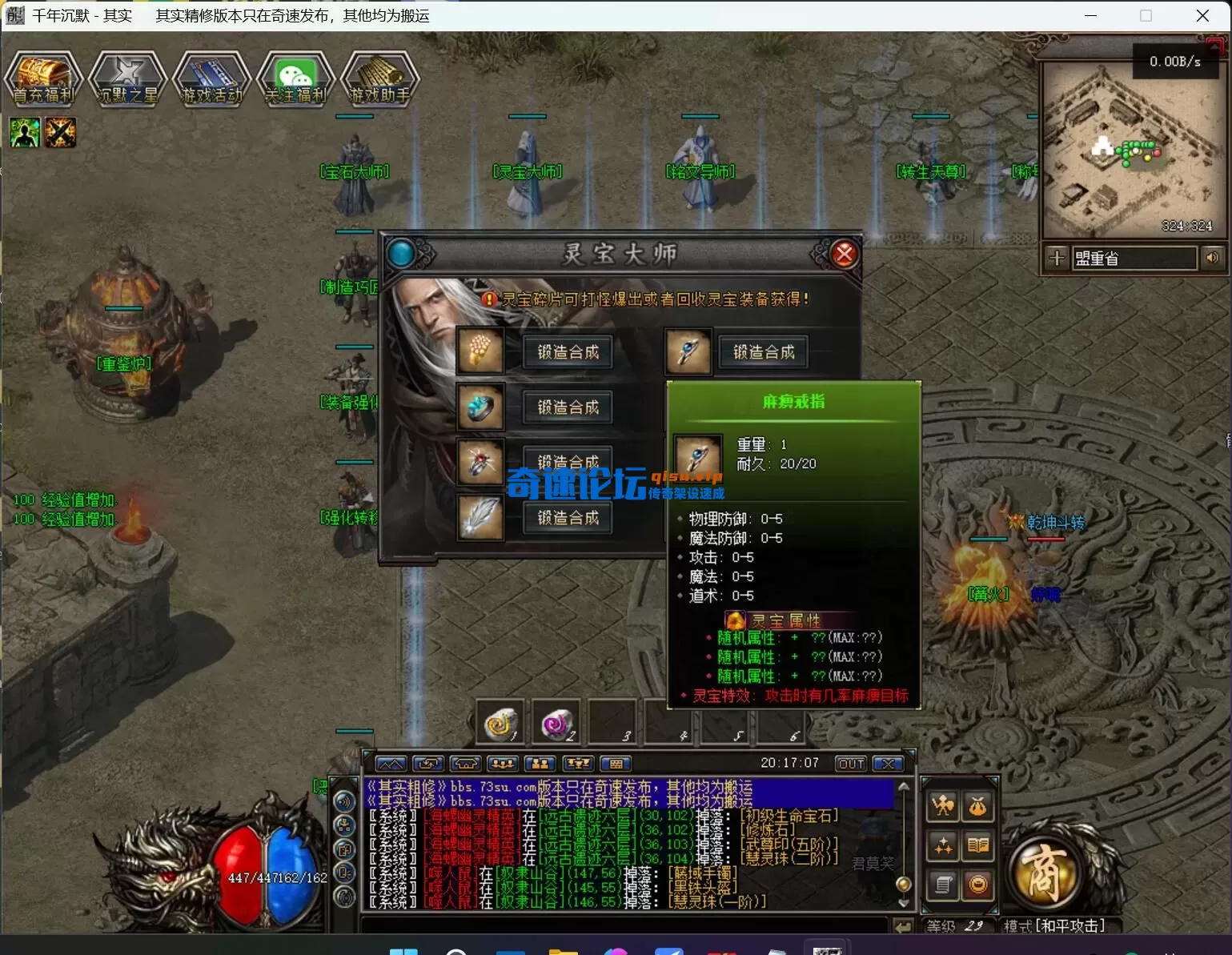Image resolution: width=1232 pixels, height=955 pixels.
Task: Open the bag via money pouch icon
Action: click(x=977, y=807)
